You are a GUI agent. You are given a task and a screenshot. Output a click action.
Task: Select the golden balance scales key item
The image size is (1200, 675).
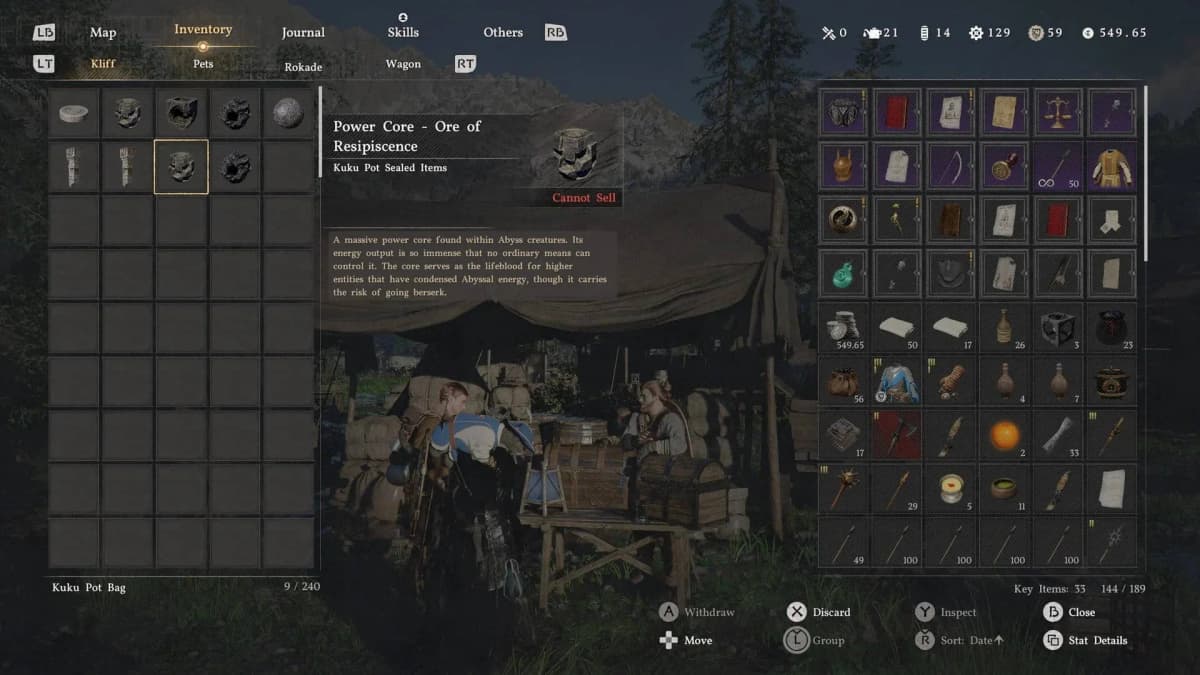pos(1058,112)
